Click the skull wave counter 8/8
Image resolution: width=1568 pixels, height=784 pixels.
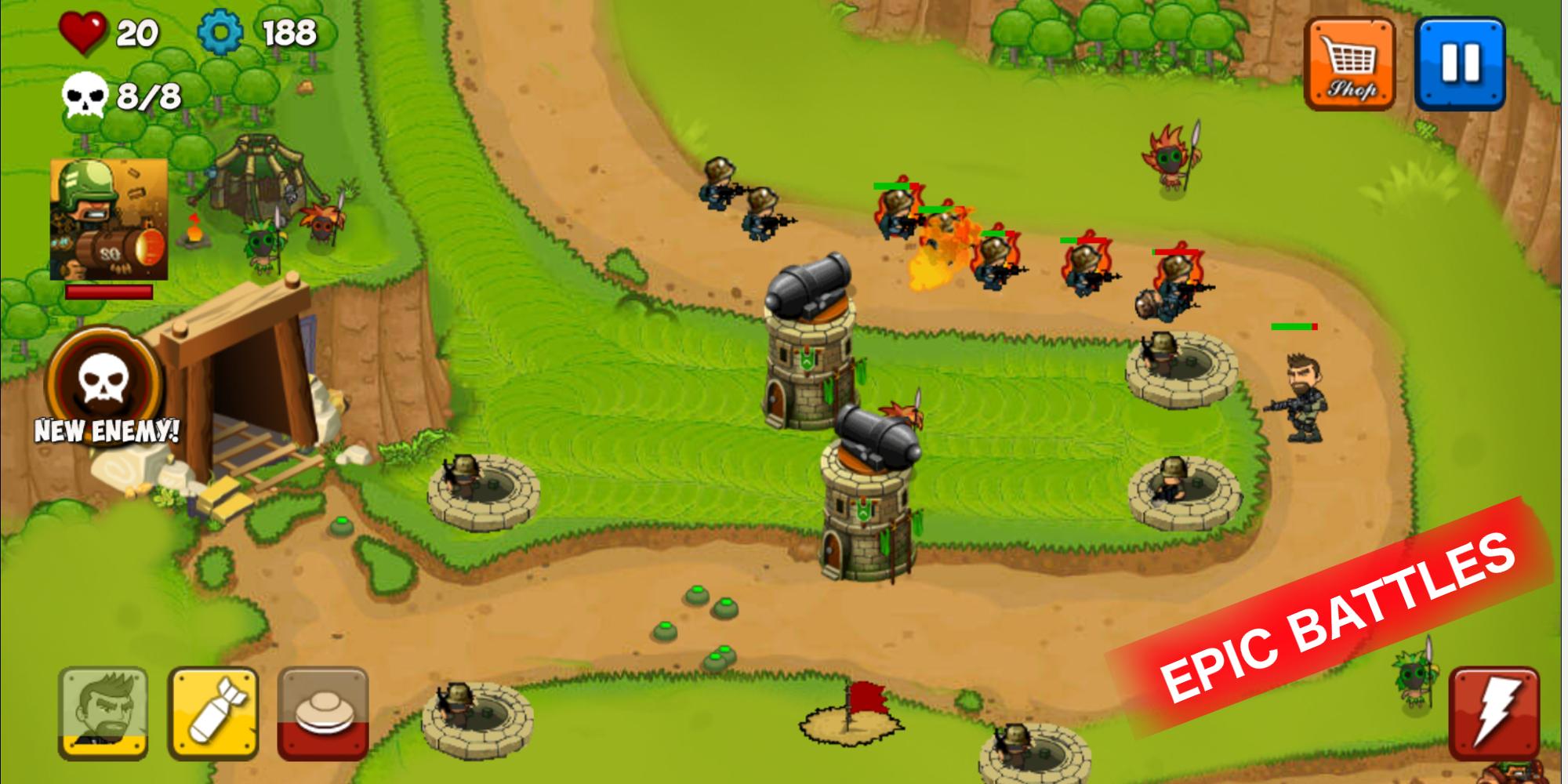(x=86, y=94)
